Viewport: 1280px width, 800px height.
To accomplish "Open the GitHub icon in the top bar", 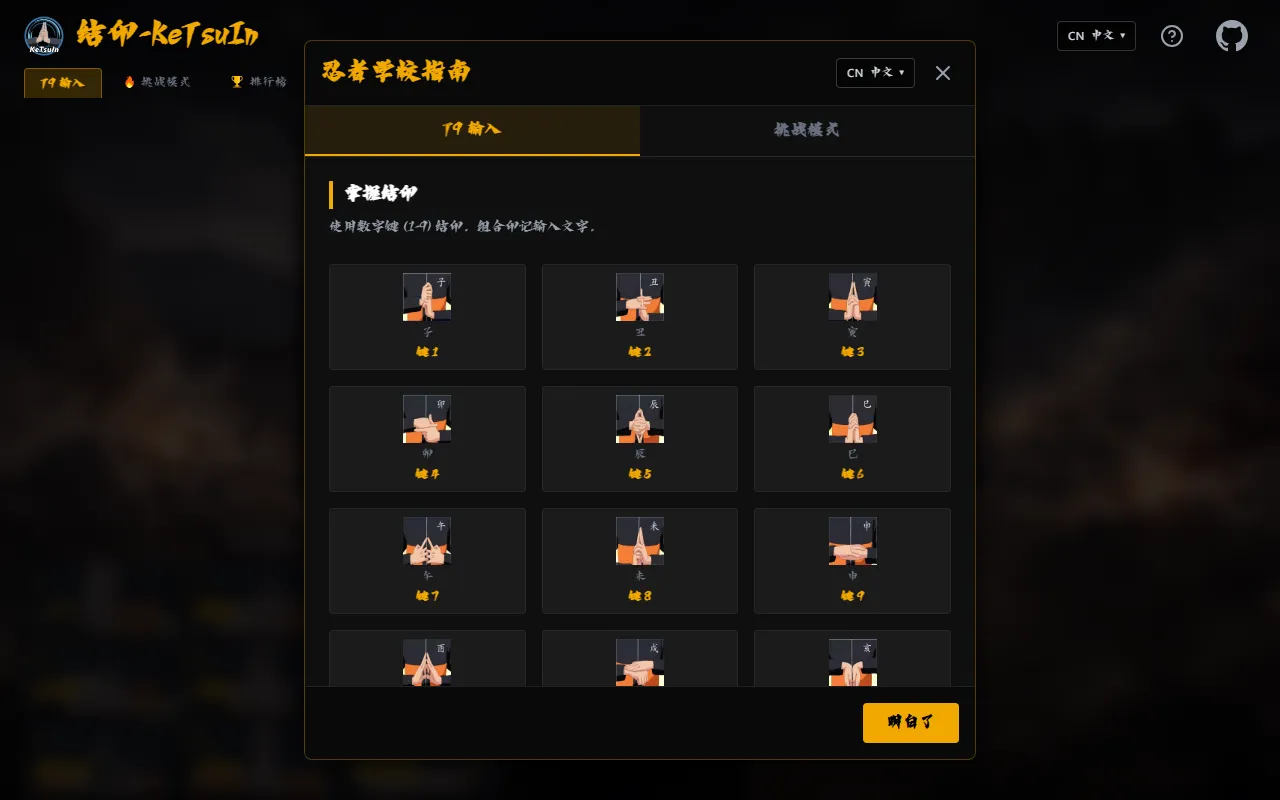I will pyautogui.click(x=1231, y=35).
